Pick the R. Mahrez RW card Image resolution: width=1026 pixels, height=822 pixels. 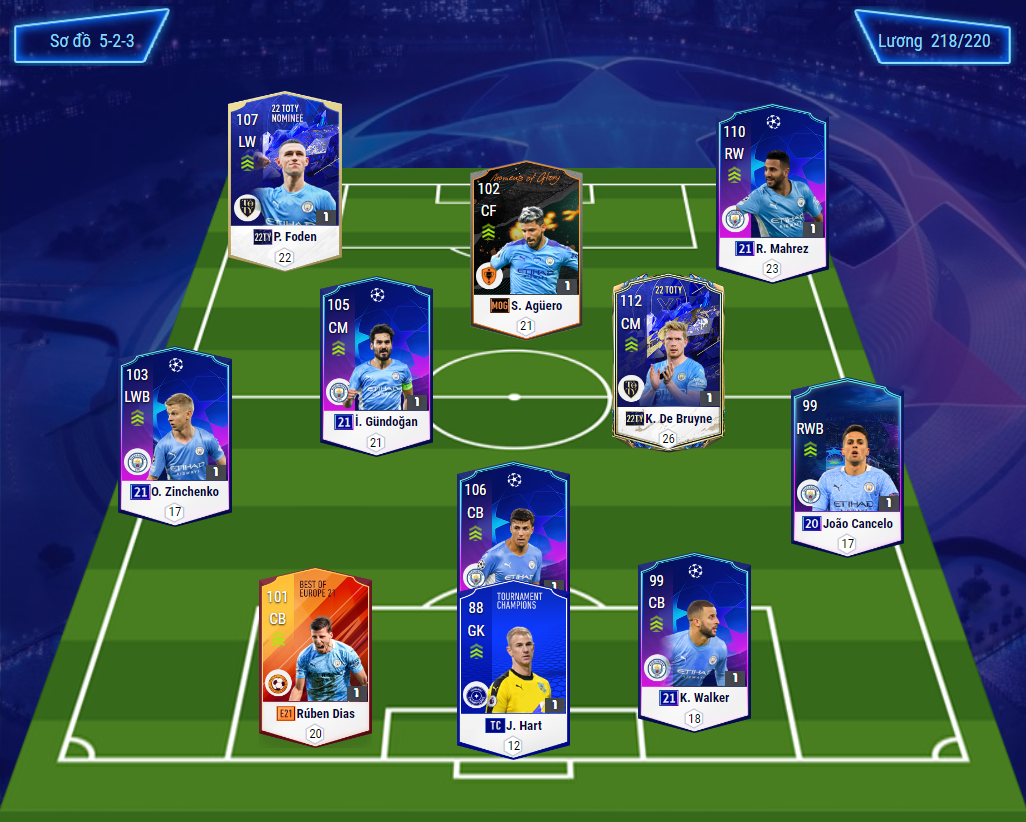(x=771, y=185)
